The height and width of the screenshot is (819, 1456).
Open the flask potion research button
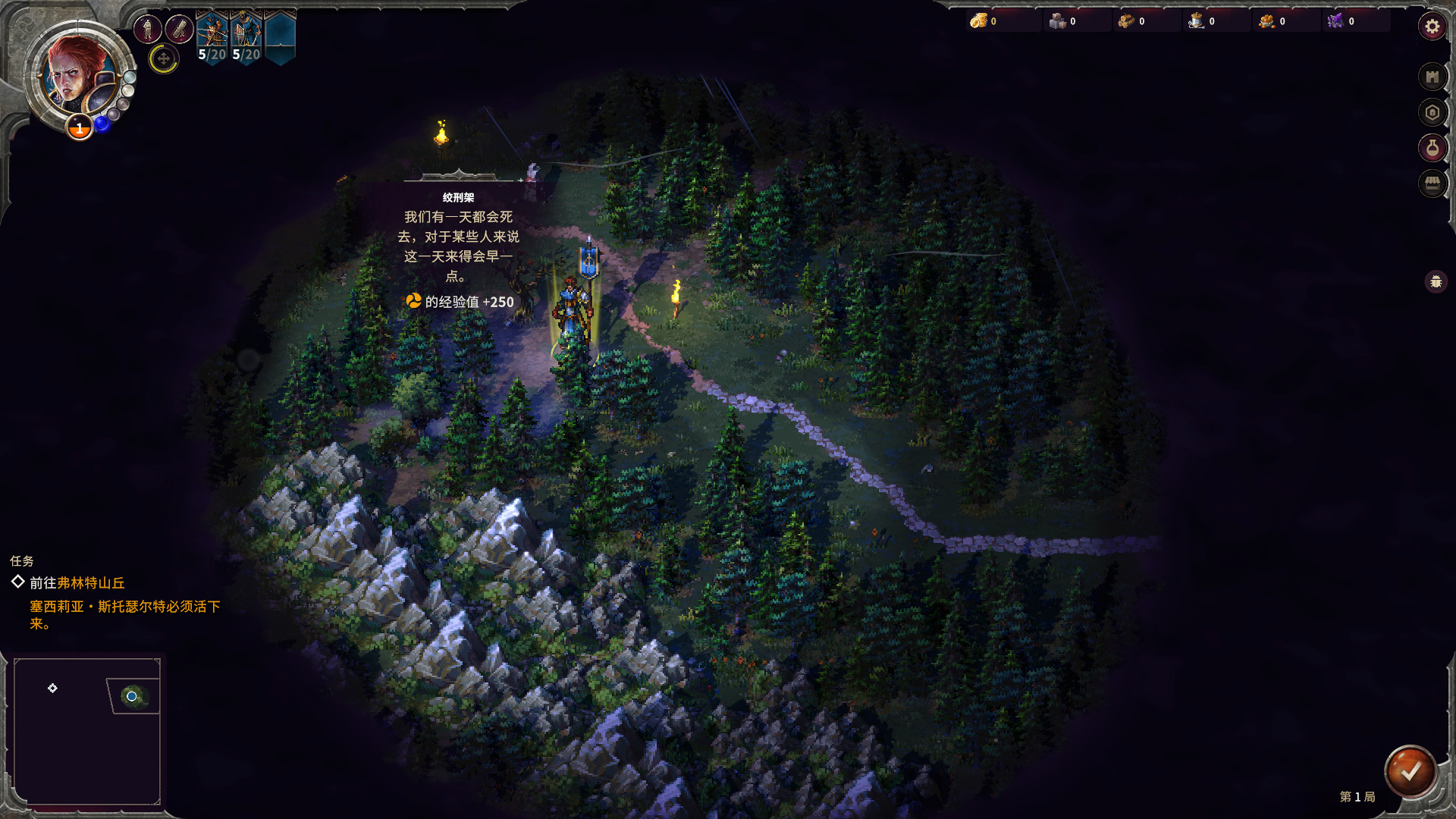[x=1432, y=148]
